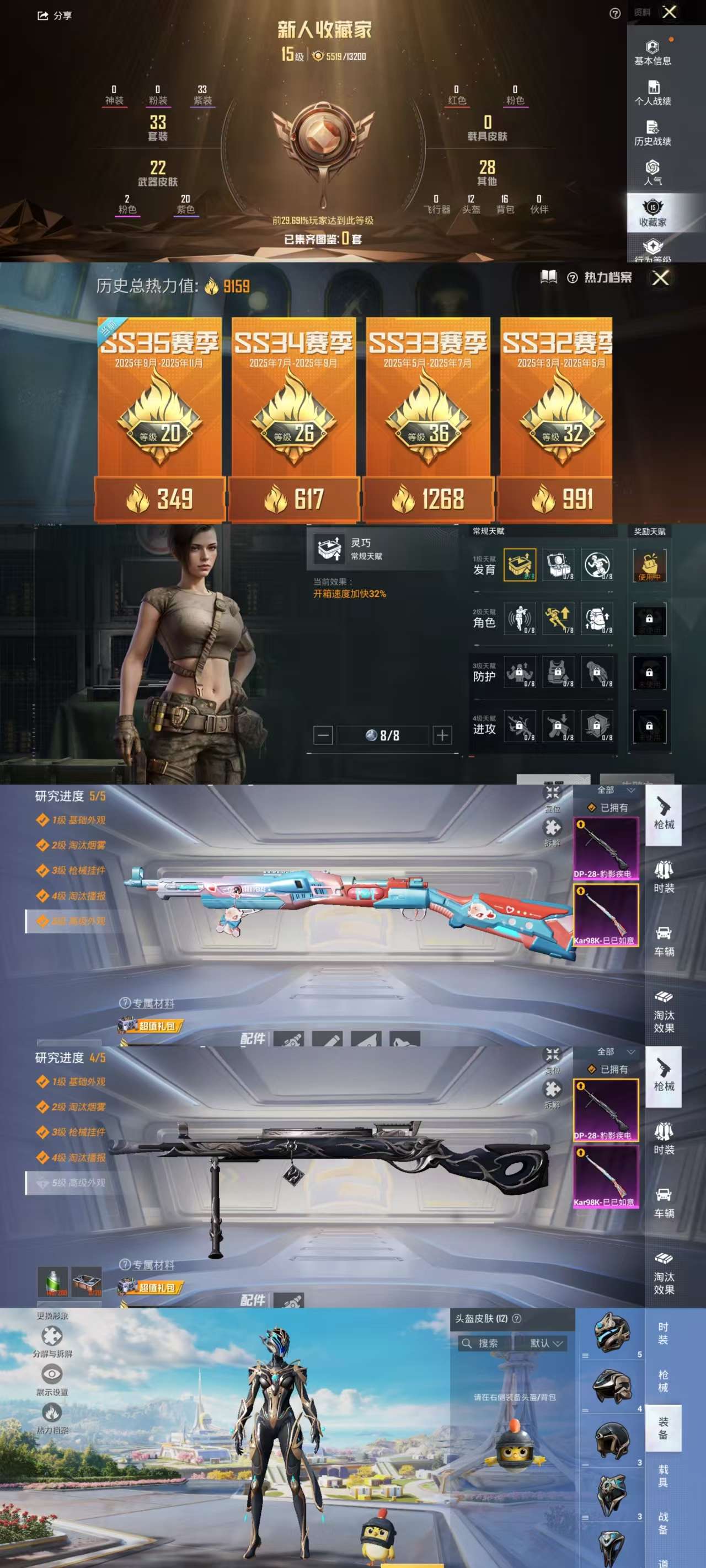Open the book icon beside 热力档案
Viewport: 706px width, 1568px height.
tap(548, 277)
